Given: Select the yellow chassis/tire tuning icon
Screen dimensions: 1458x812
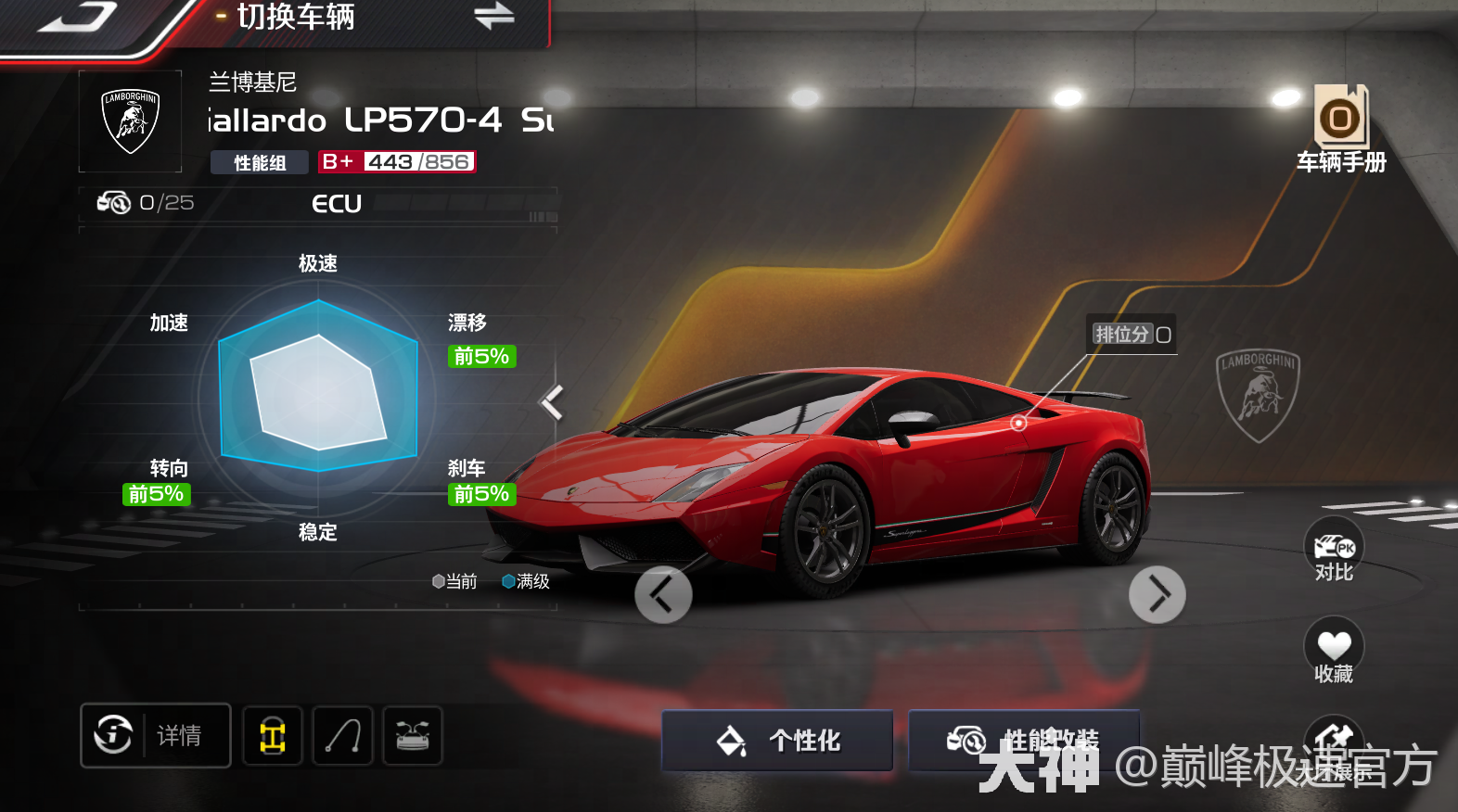Looking at the screenshot, I should coord(272,735).
